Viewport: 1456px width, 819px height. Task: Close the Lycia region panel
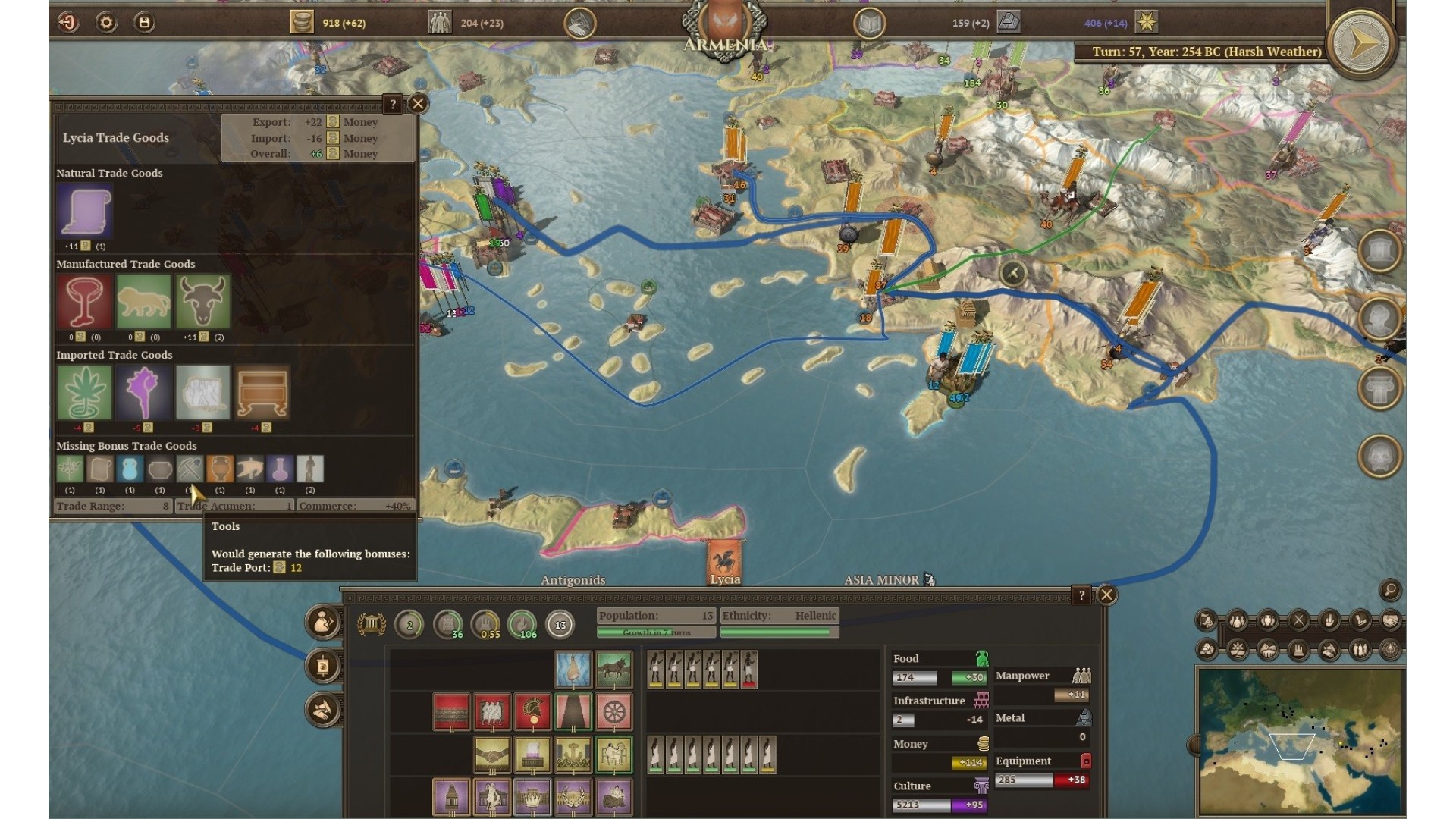coord(1106,595)
